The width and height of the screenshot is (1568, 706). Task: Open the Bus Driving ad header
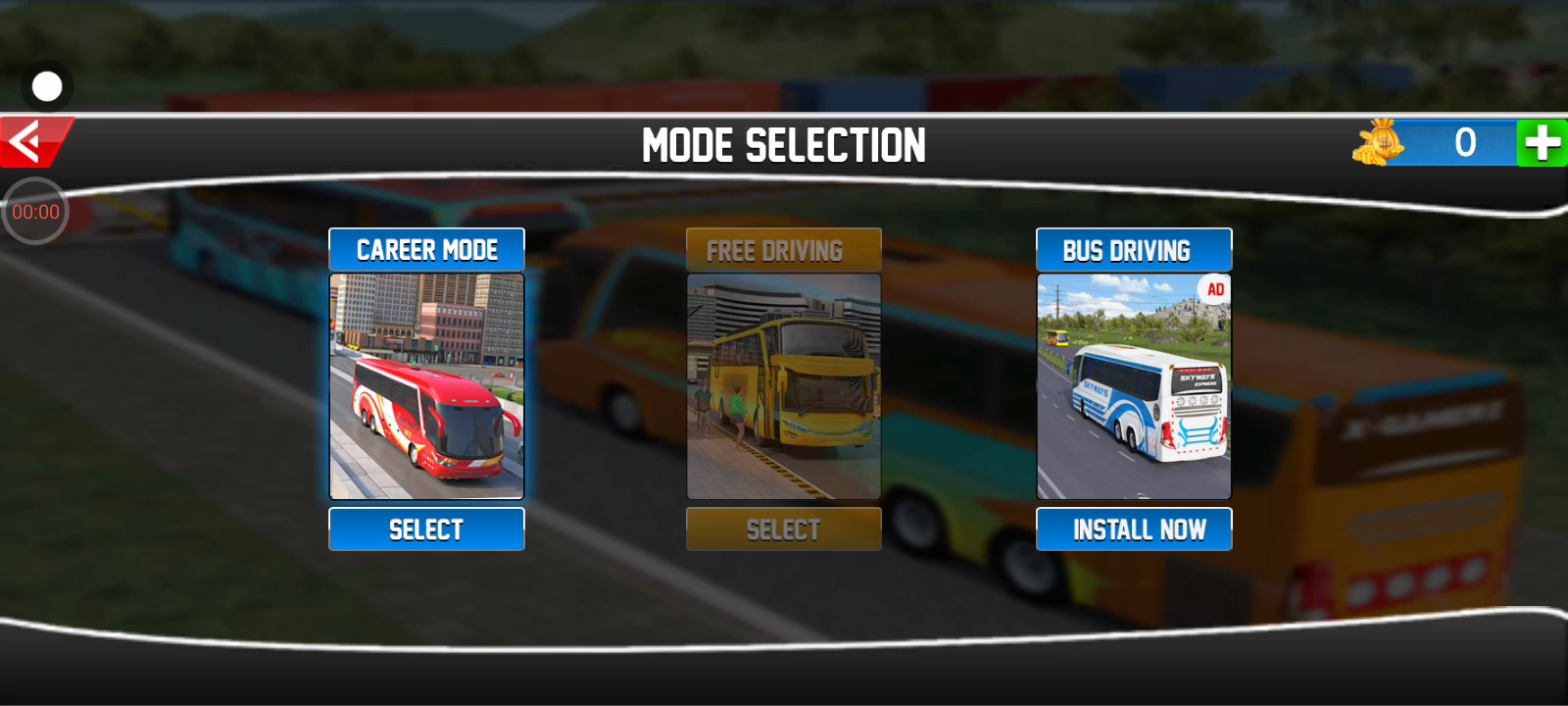click(x=1134, y=250)
